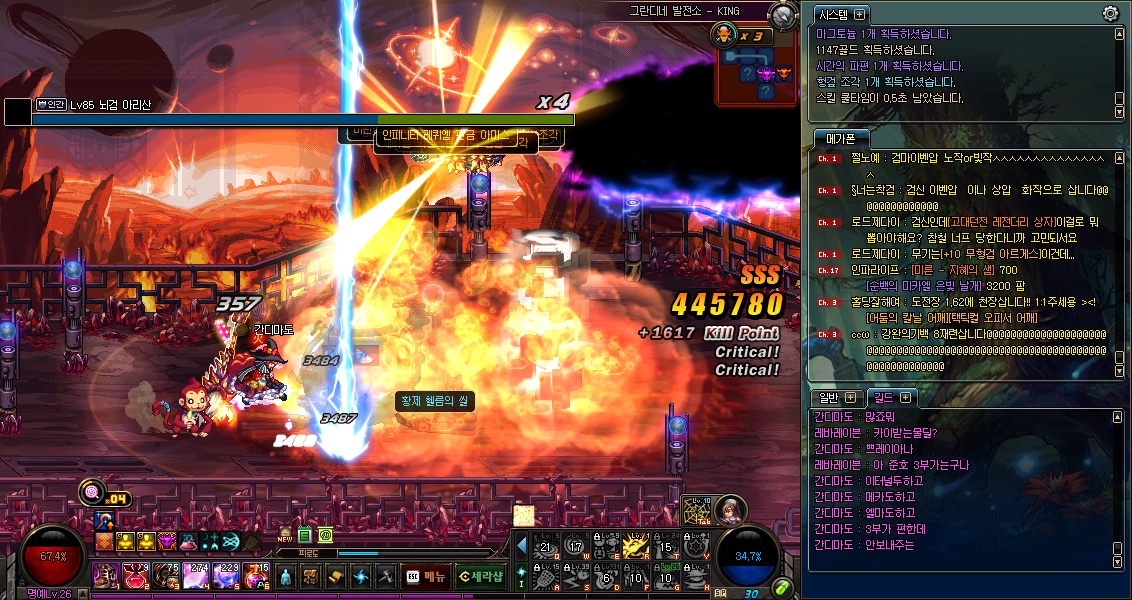Image resolution: width=1132 pixels, height=600 pixels.
Task: Activate the glowing yellow skill on R
Action: point(636,544)
